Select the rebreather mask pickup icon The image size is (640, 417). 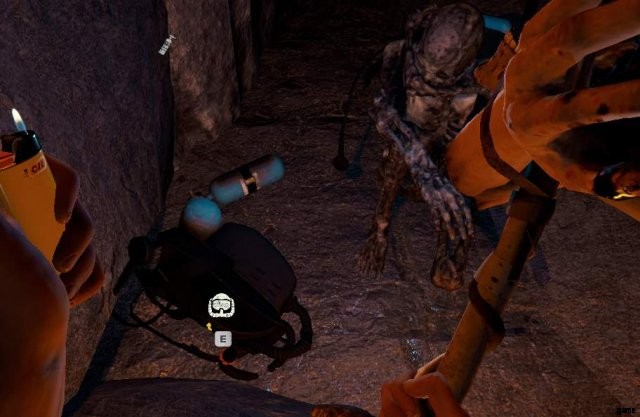point(221,306)
